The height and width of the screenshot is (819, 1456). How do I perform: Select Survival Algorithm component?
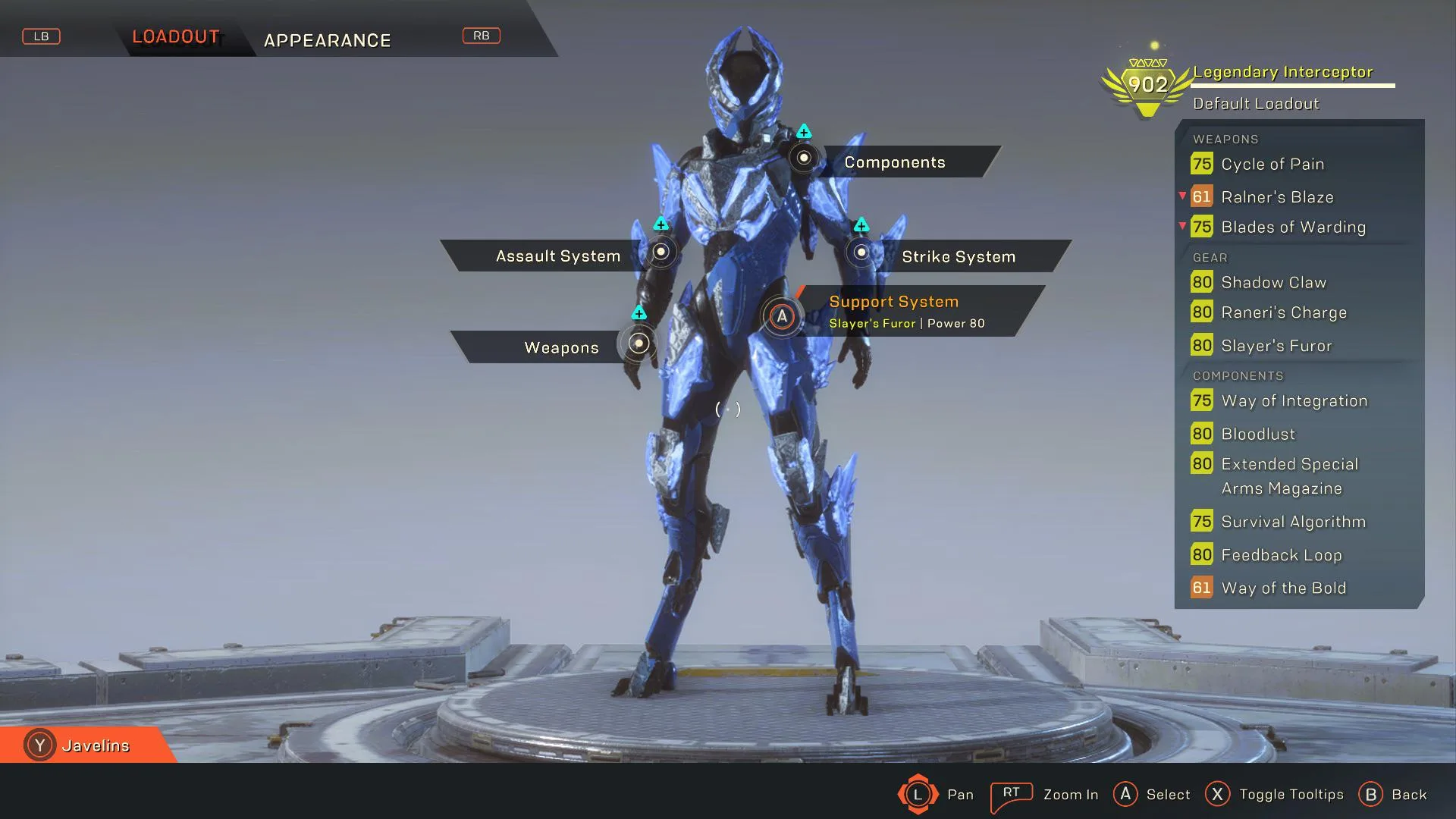[1293, 522]
